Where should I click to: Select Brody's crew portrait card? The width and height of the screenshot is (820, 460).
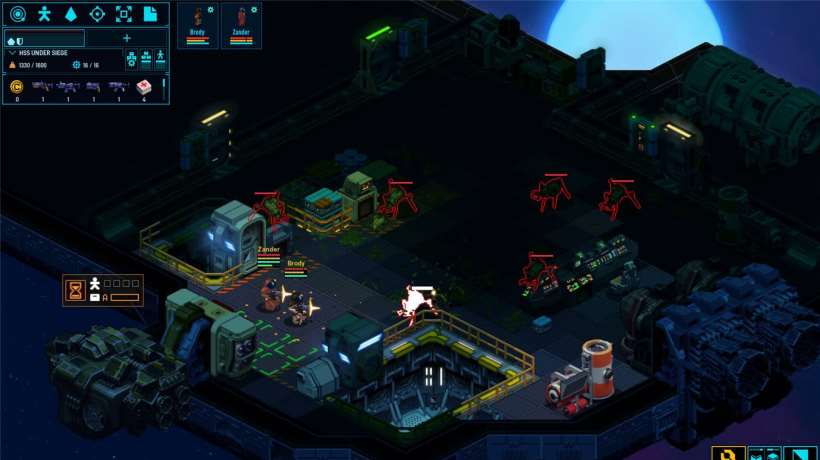point(197,26)
